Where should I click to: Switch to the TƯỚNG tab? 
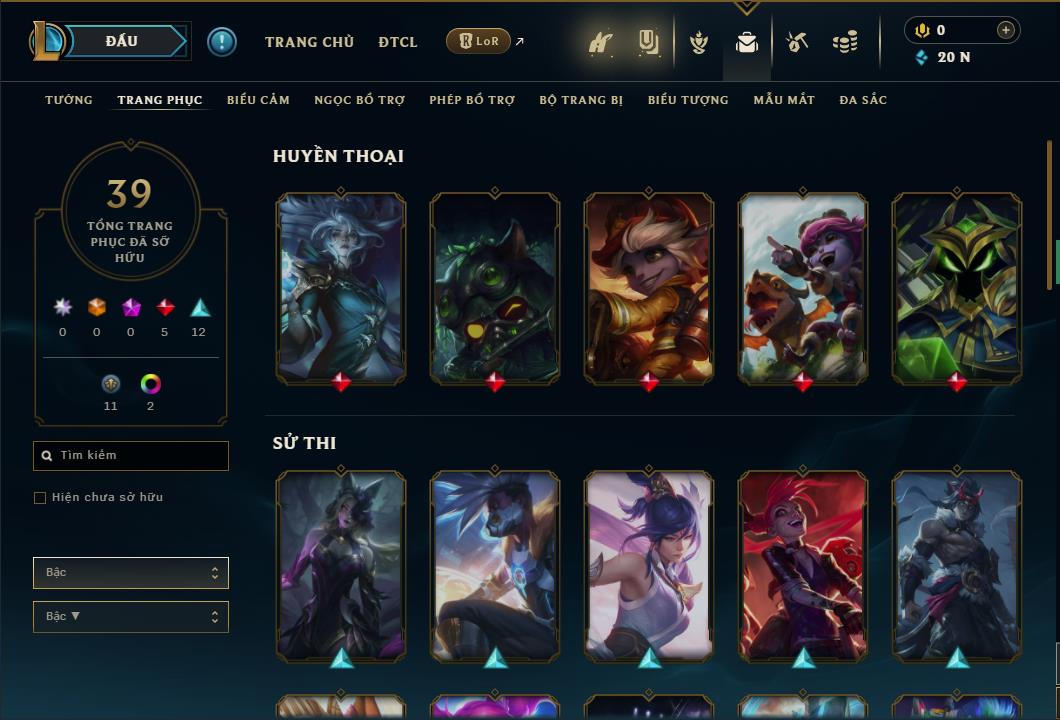[x=69, y=100]
